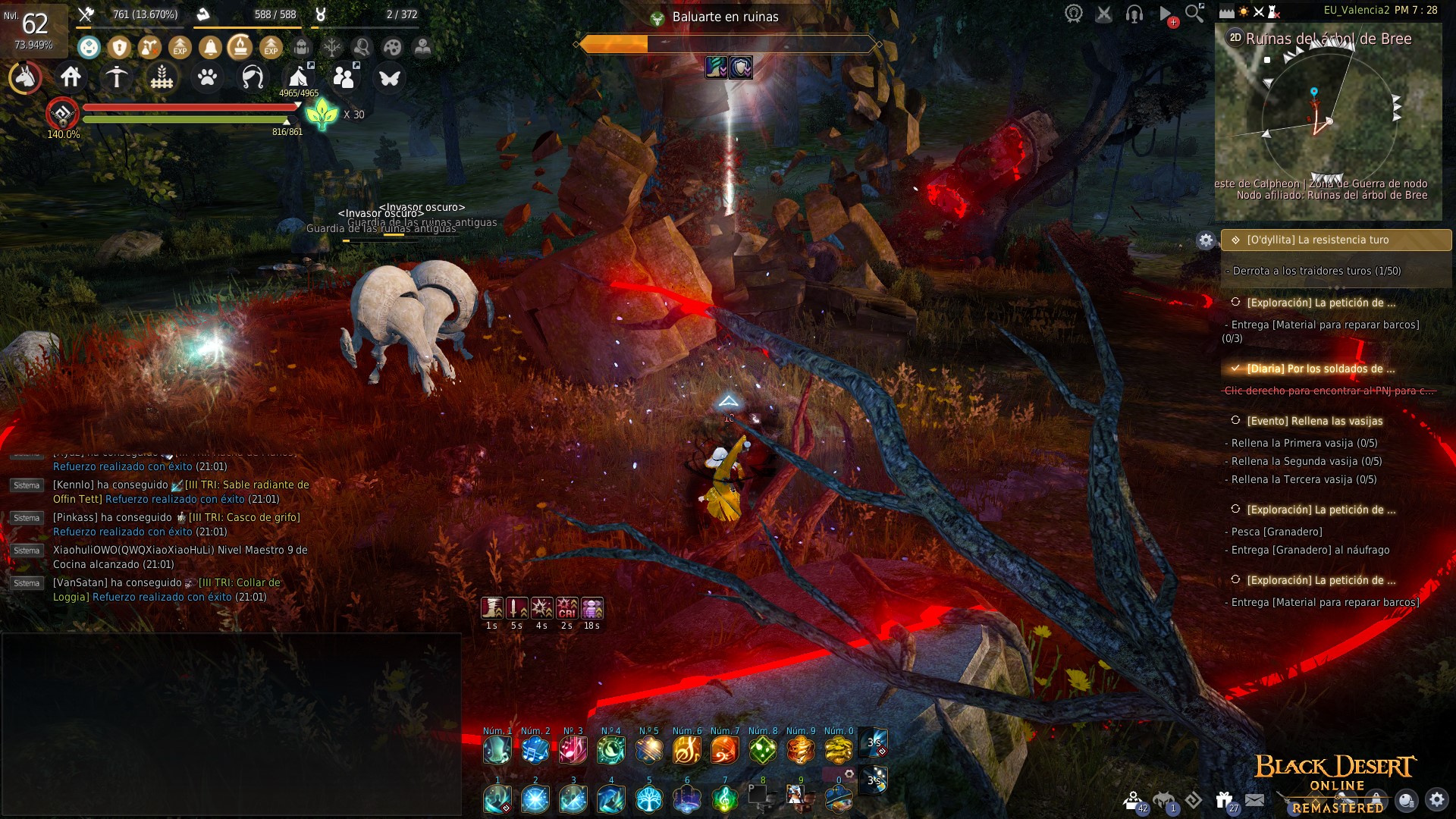This screenshot has width=1456, height=819.
Task: Click 'Clic derecho para encontrar al PNJ' link
Action: click(x=1329, y=391)
